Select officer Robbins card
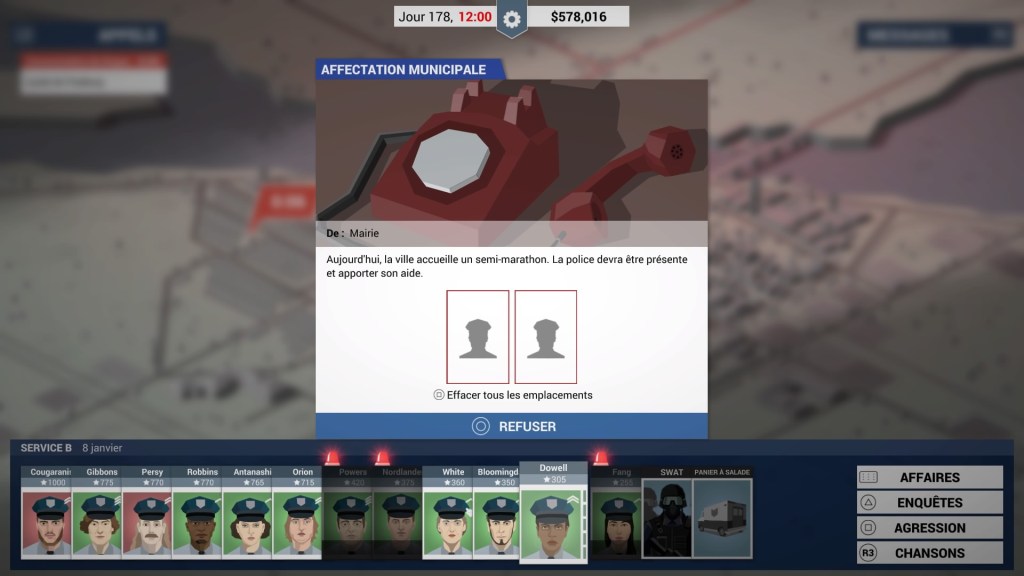The width and height of the screenshot is (1024, 576). [x=197, y=516]
